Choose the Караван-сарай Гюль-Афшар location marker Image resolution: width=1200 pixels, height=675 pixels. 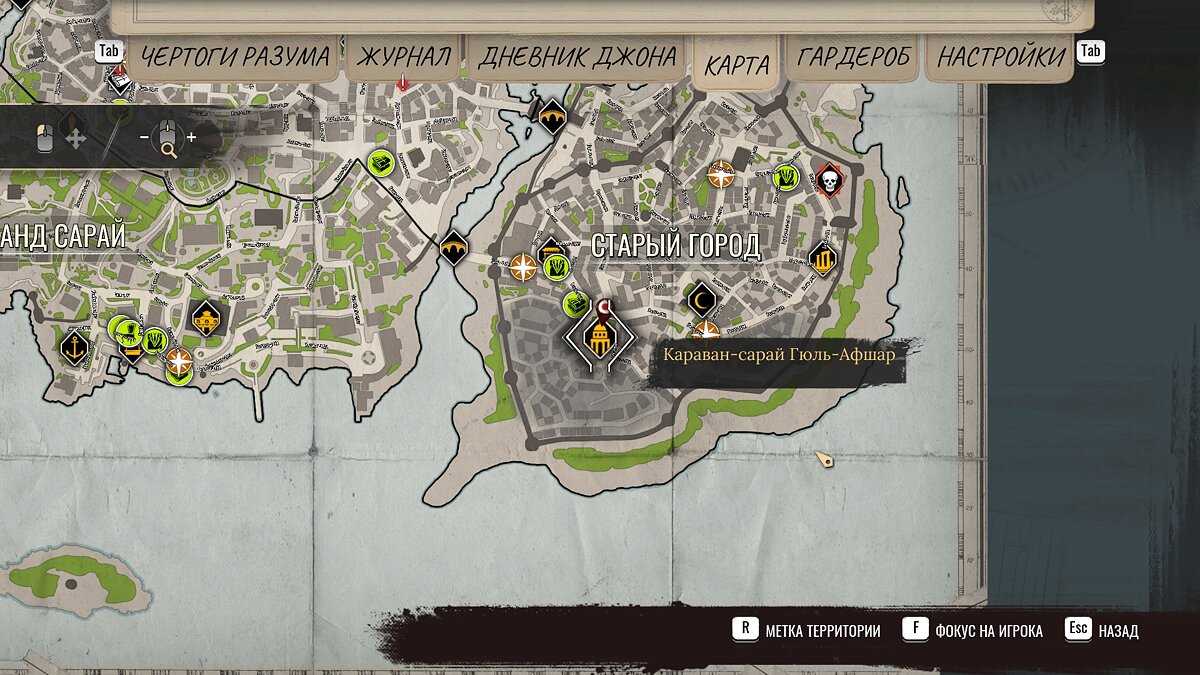coord(599,340)
